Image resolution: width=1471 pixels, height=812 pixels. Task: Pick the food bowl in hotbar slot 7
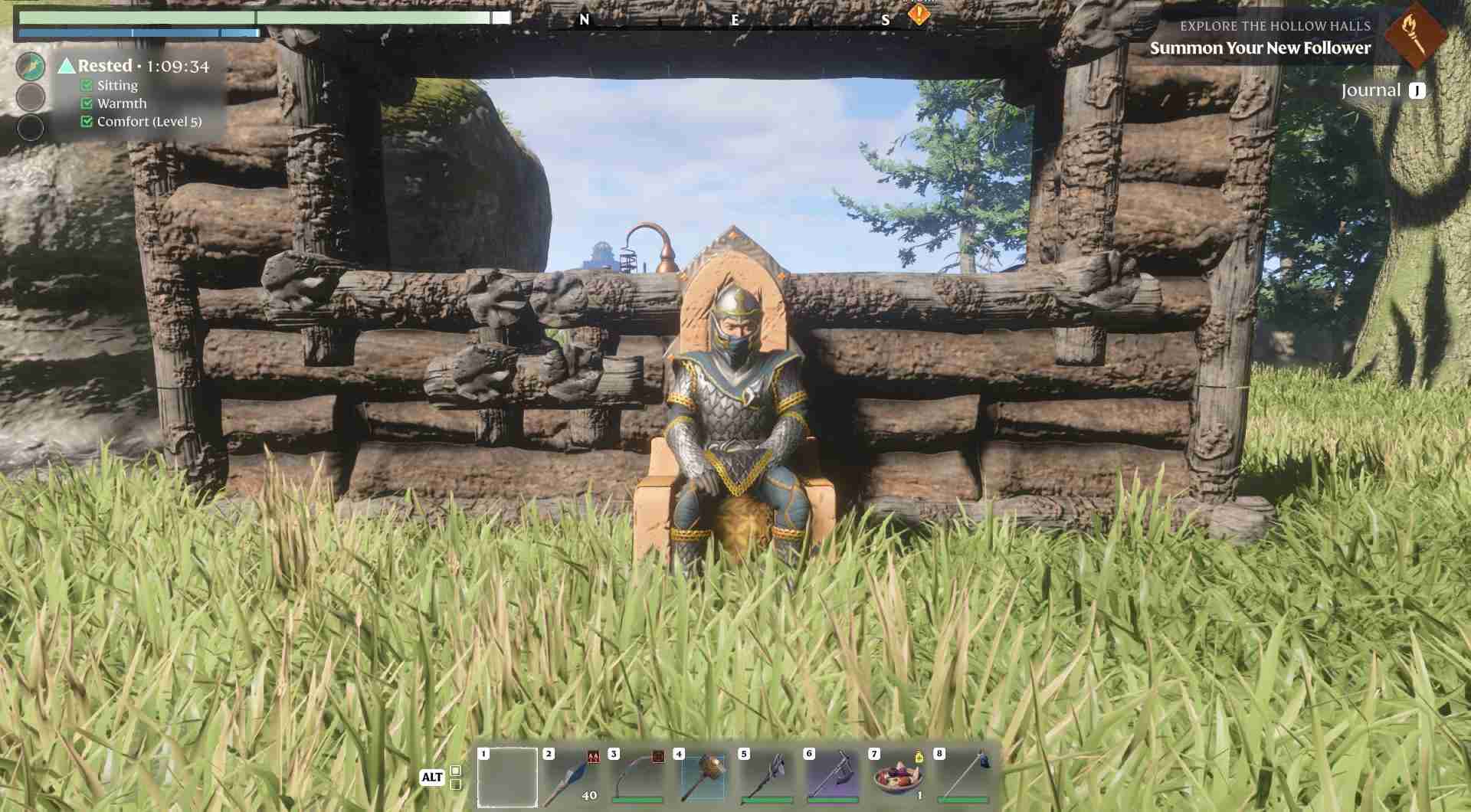click(x=896, y=779)
